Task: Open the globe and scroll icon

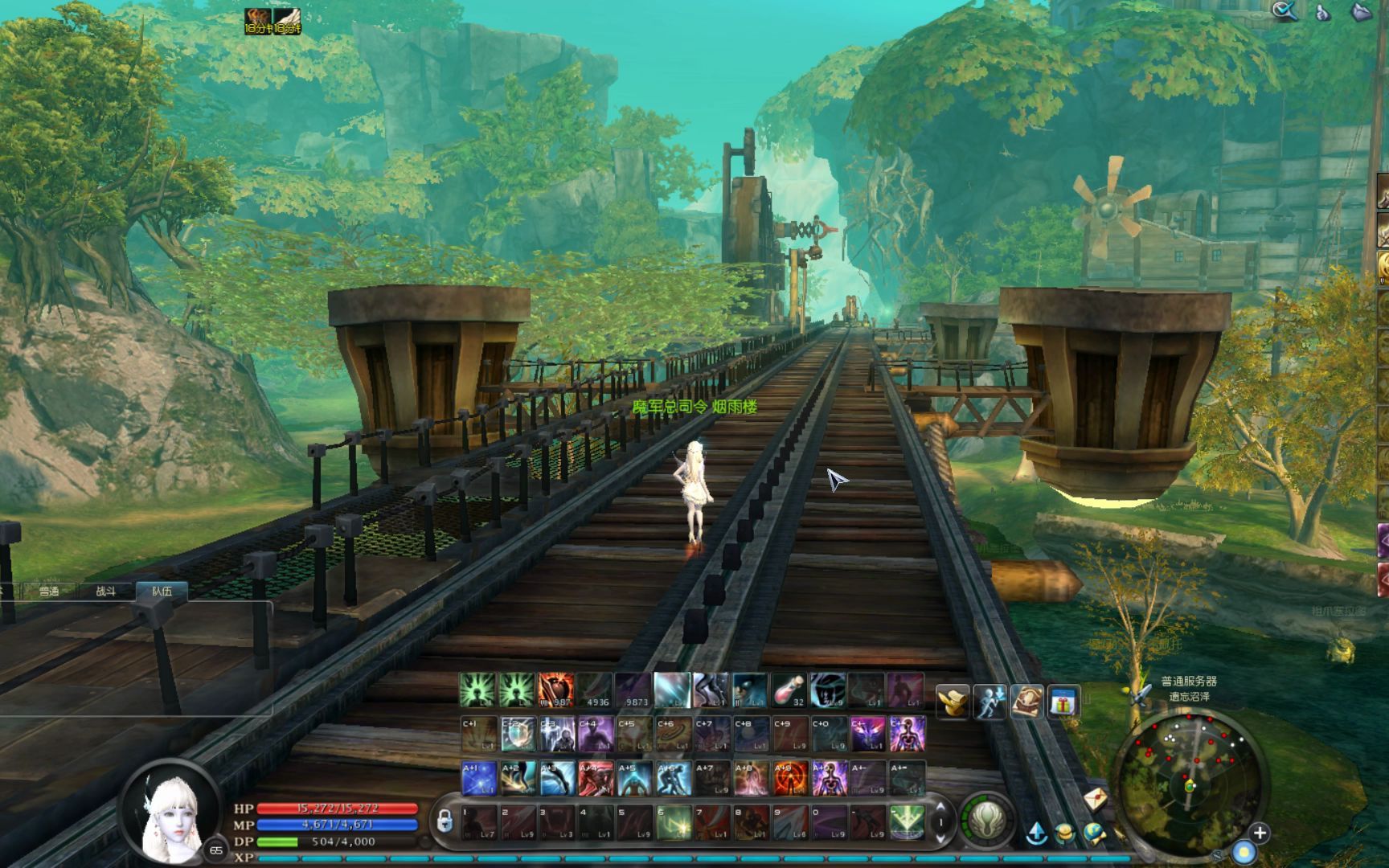Action: coord(1093,833)
